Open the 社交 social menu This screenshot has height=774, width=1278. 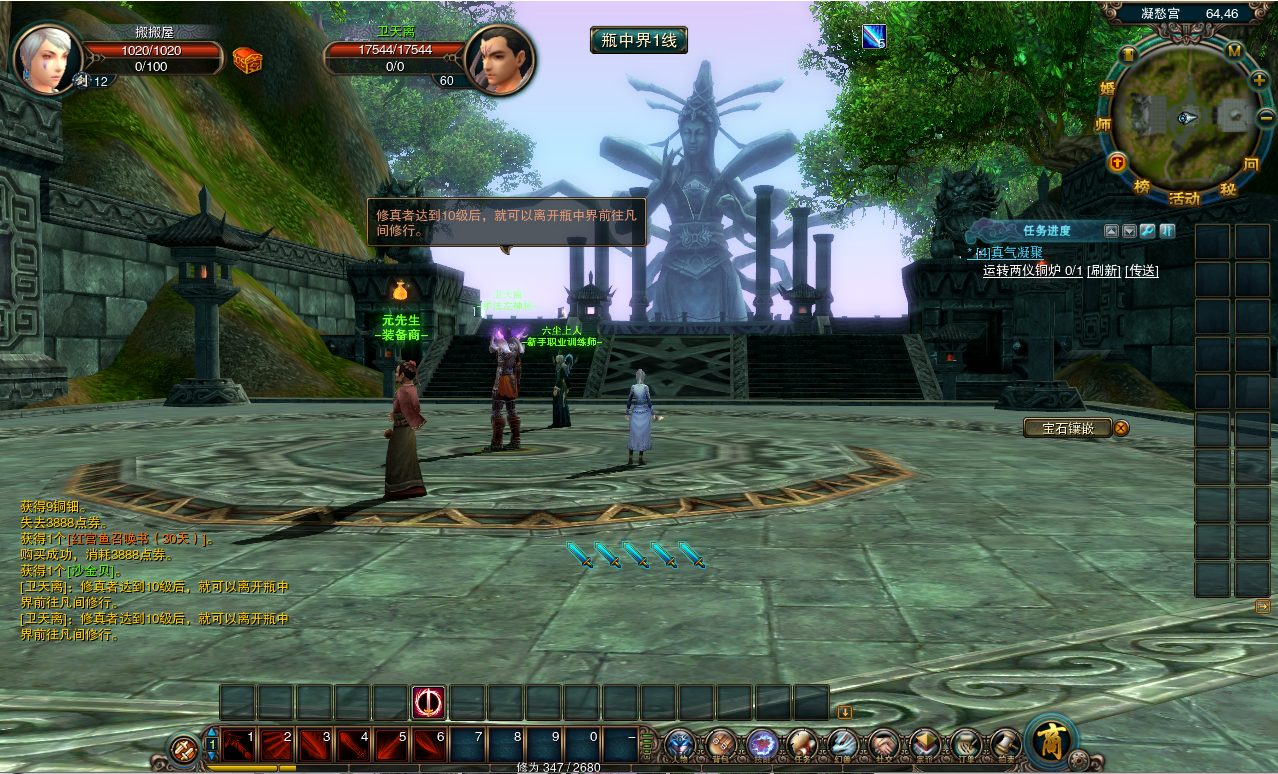click(884, 744)
